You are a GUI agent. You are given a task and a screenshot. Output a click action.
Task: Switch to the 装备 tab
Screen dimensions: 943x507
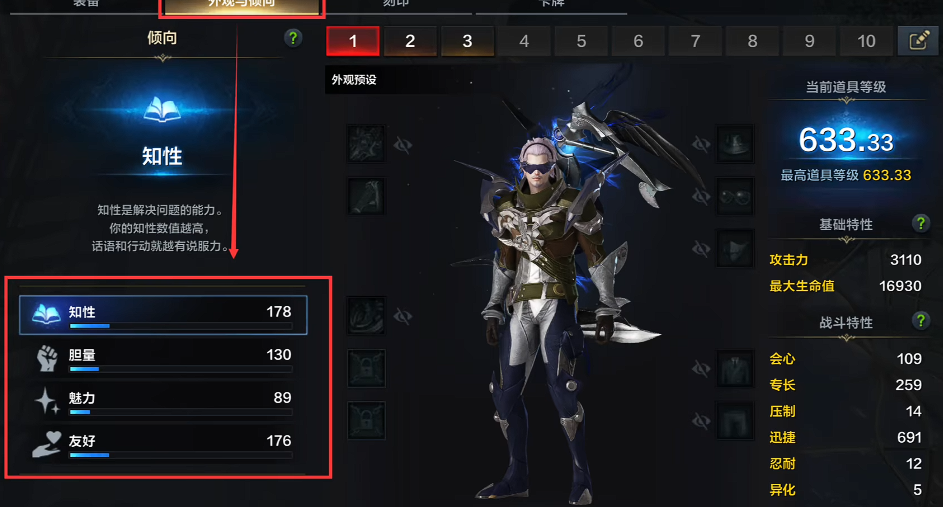click(86, 5)
